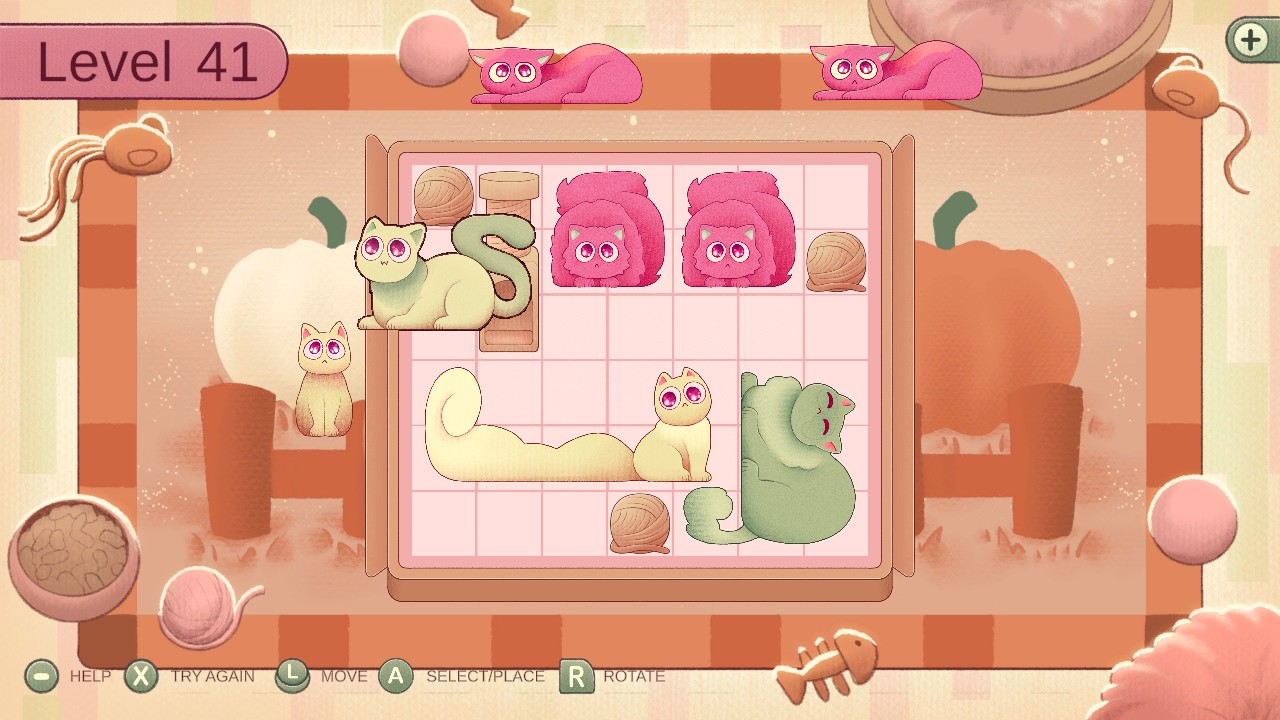Open HELP with the minus button hint
This screenshot has width=1280, height=720.
pos(40,676)
